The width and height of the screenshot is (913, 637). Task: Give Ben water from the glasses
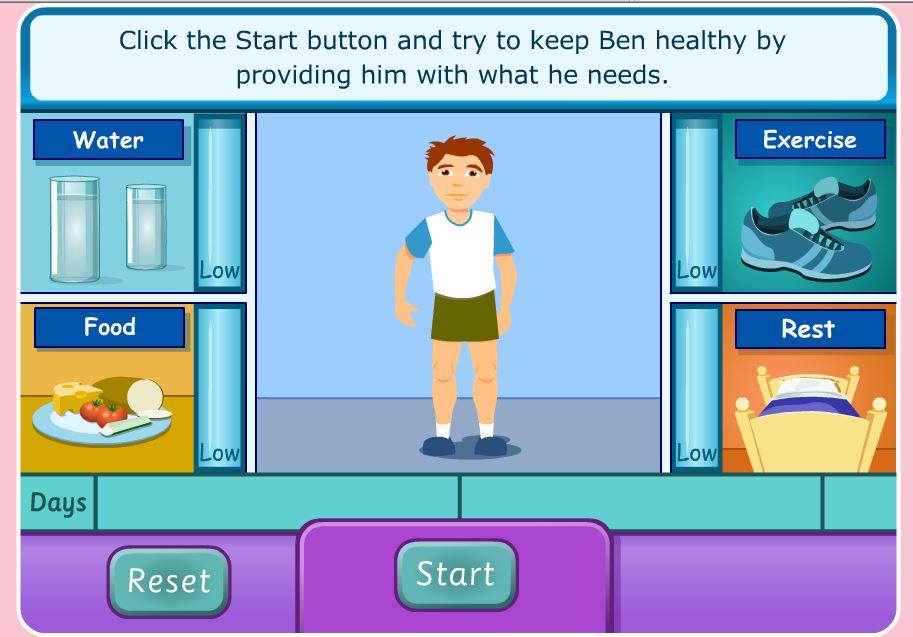[x=106, y=228]
